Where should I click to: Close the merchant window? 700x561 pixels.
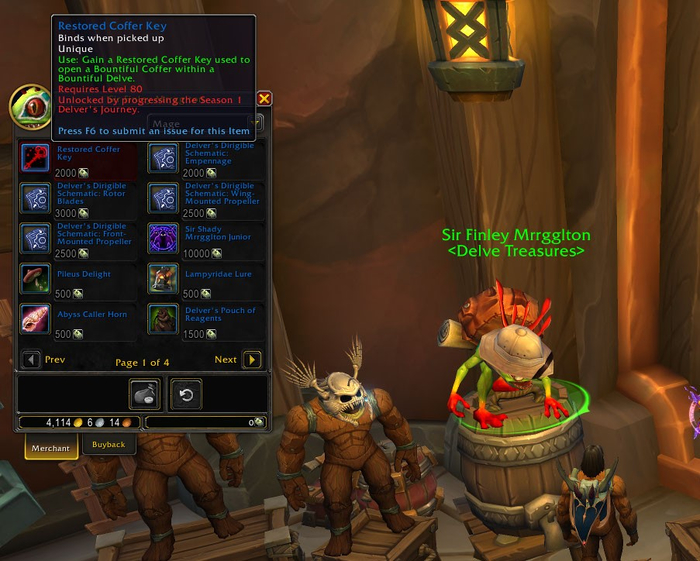264,99
